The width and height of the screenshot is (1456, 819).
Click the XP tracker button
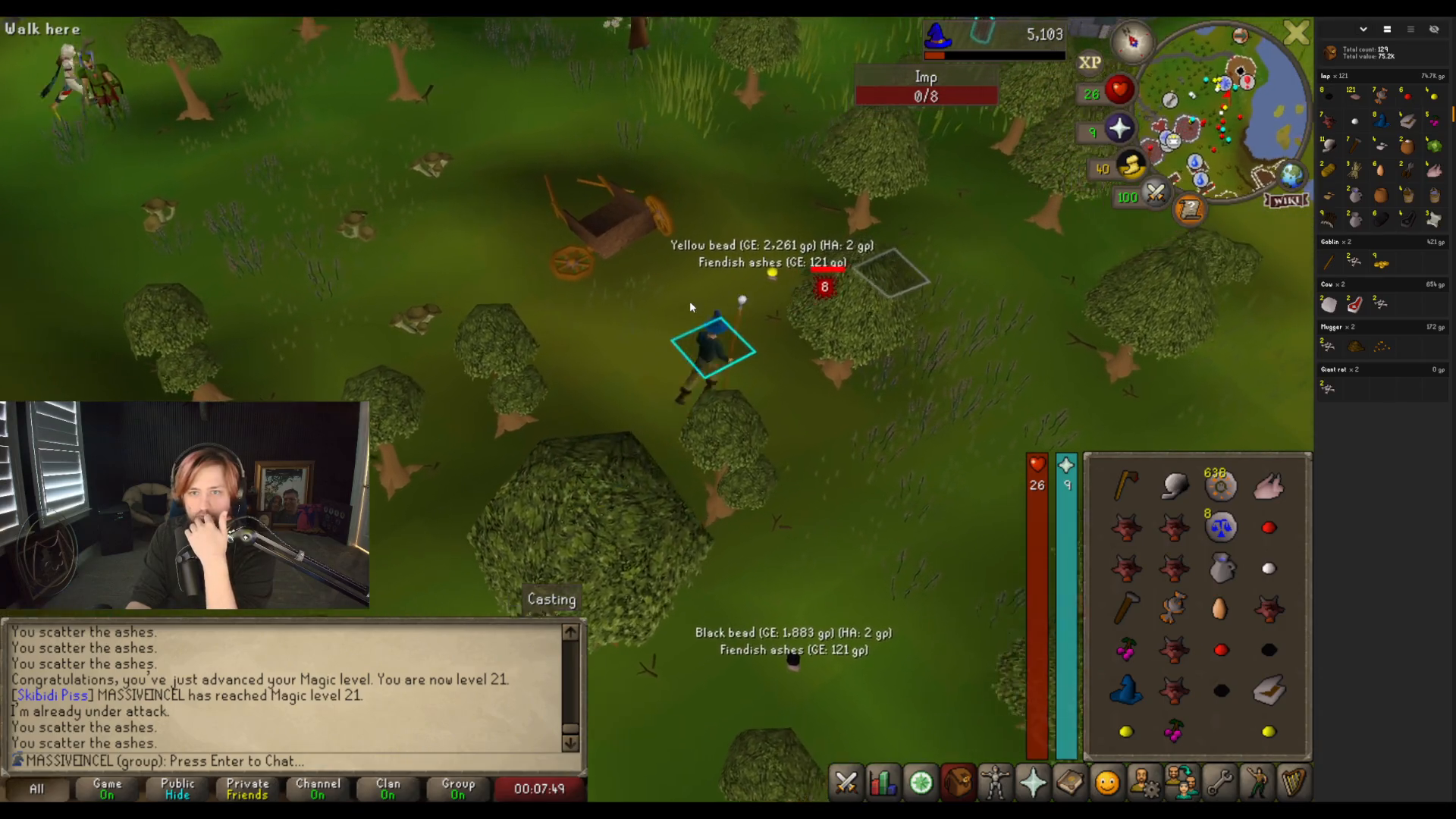[1090, 63]
